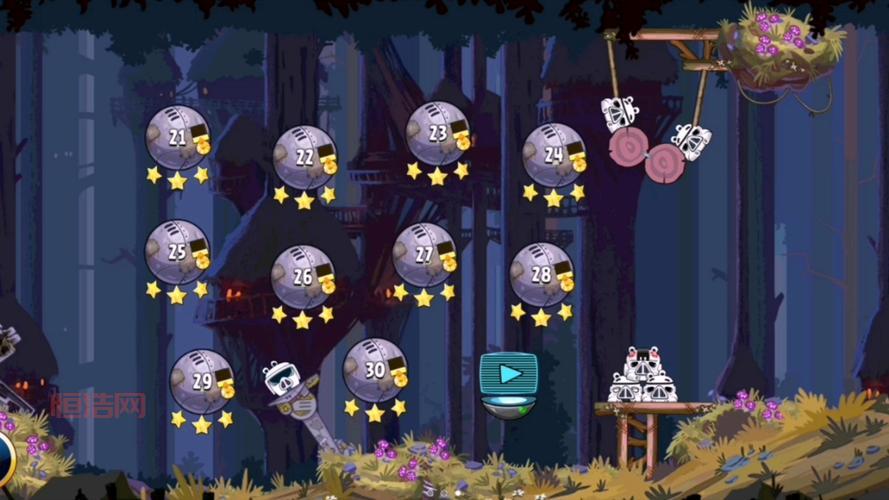Launch level 30

click(x=375, y=370)
